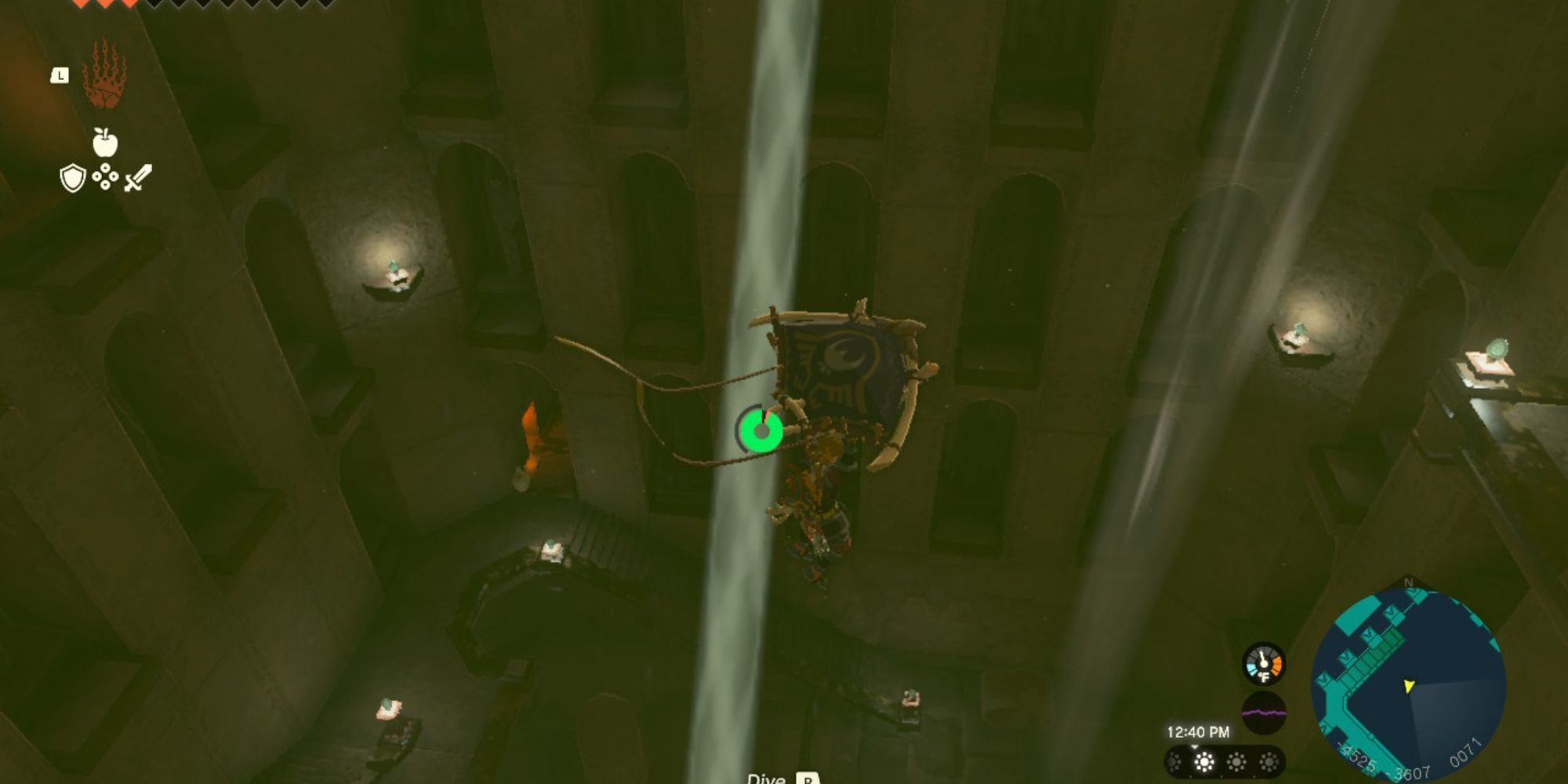
Task: Click the yellow player arrow on the minimap
Action: [x=1410, y=687]
